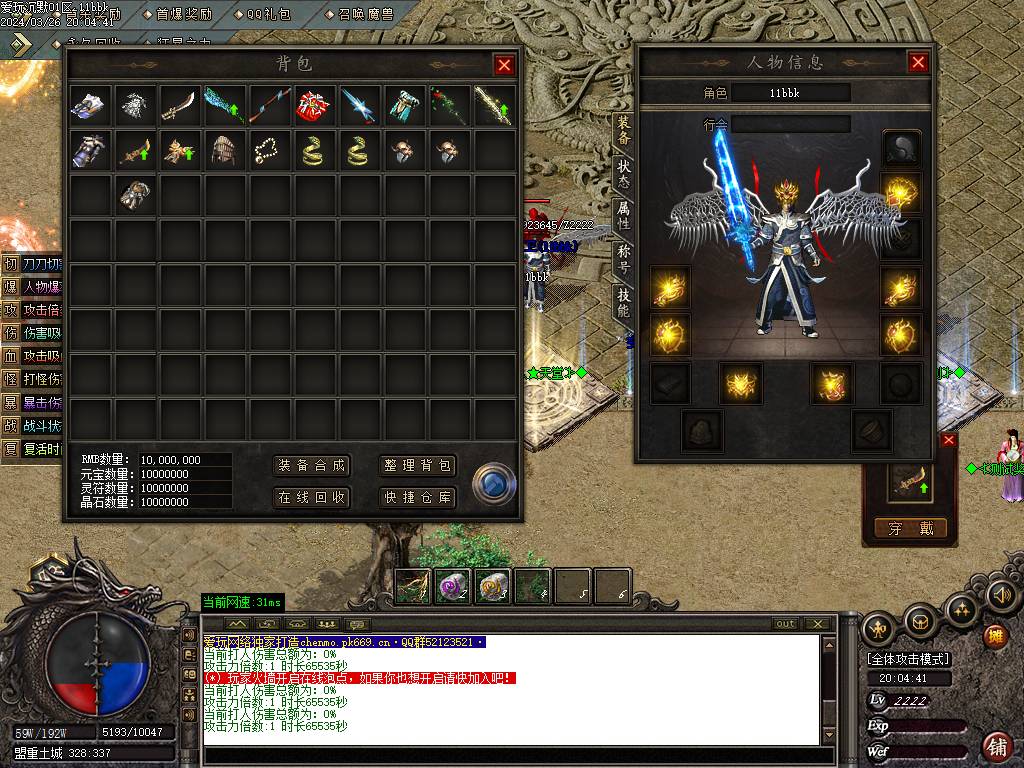Switch to the 状态 status tab
This screenshot has height=768, width=1024.
(623, 174)
